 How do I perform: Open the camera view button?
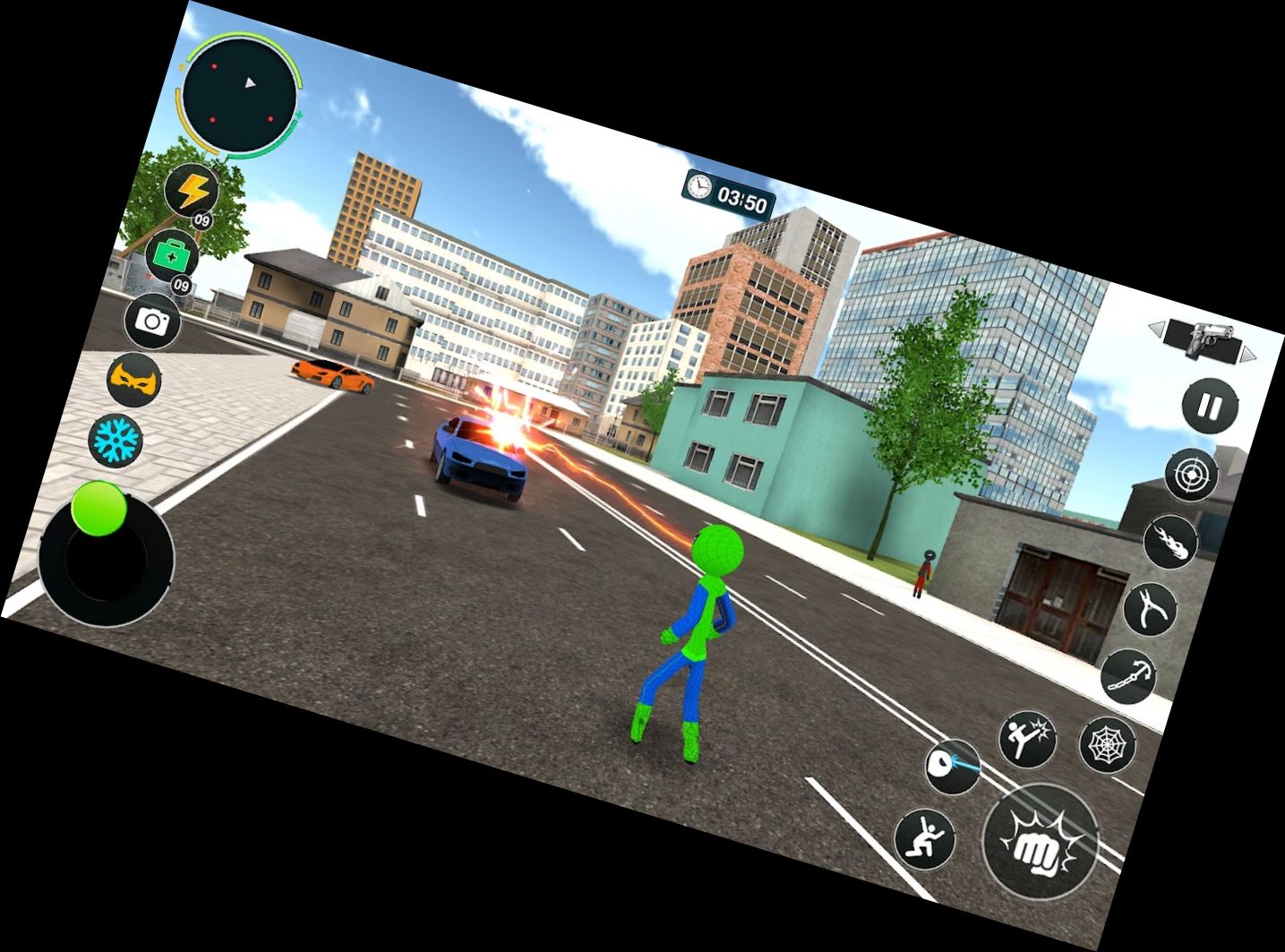pyautogui.click(x=153, y=321)
